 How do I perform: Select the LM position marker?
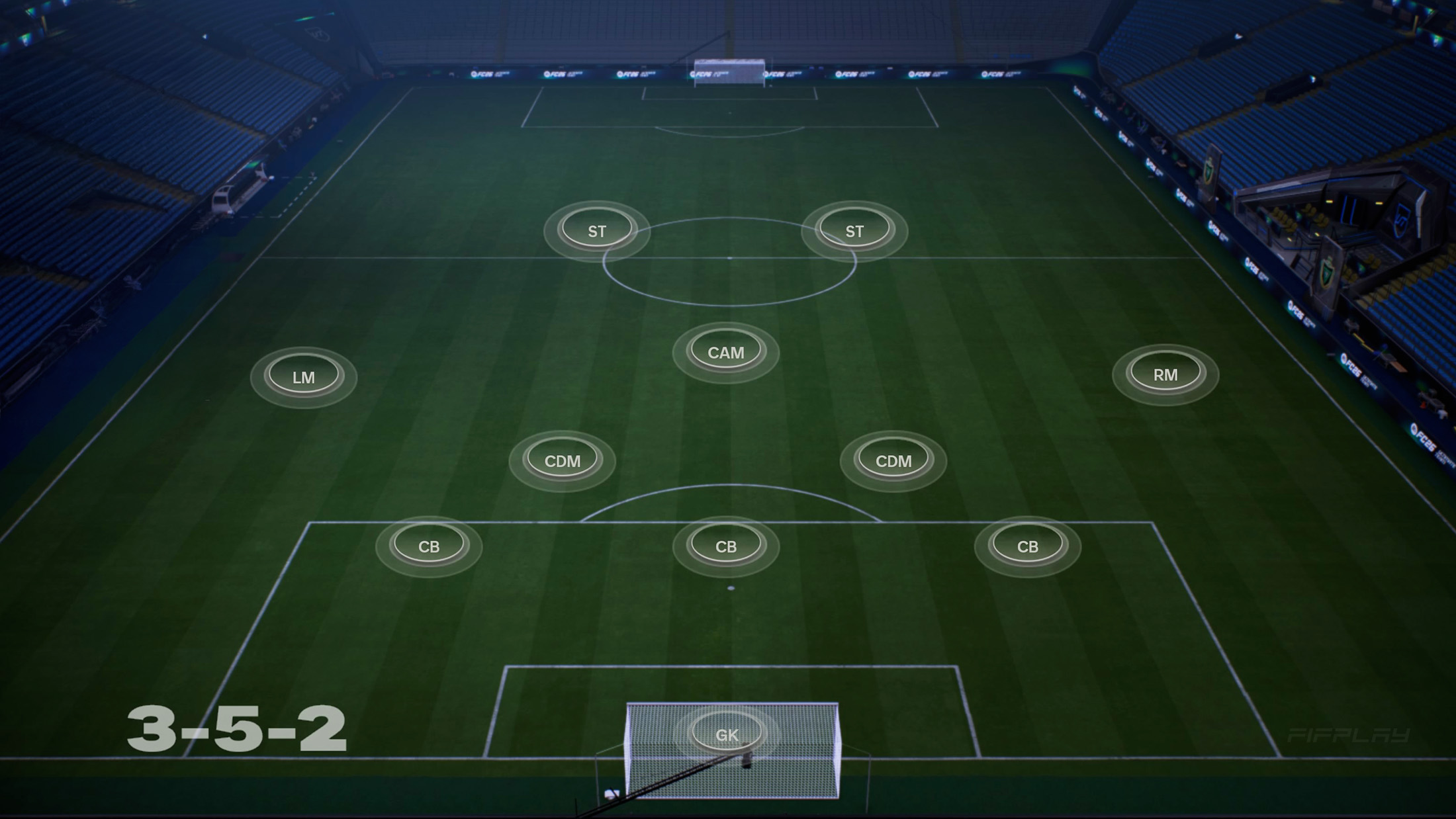tap(305, 376)
